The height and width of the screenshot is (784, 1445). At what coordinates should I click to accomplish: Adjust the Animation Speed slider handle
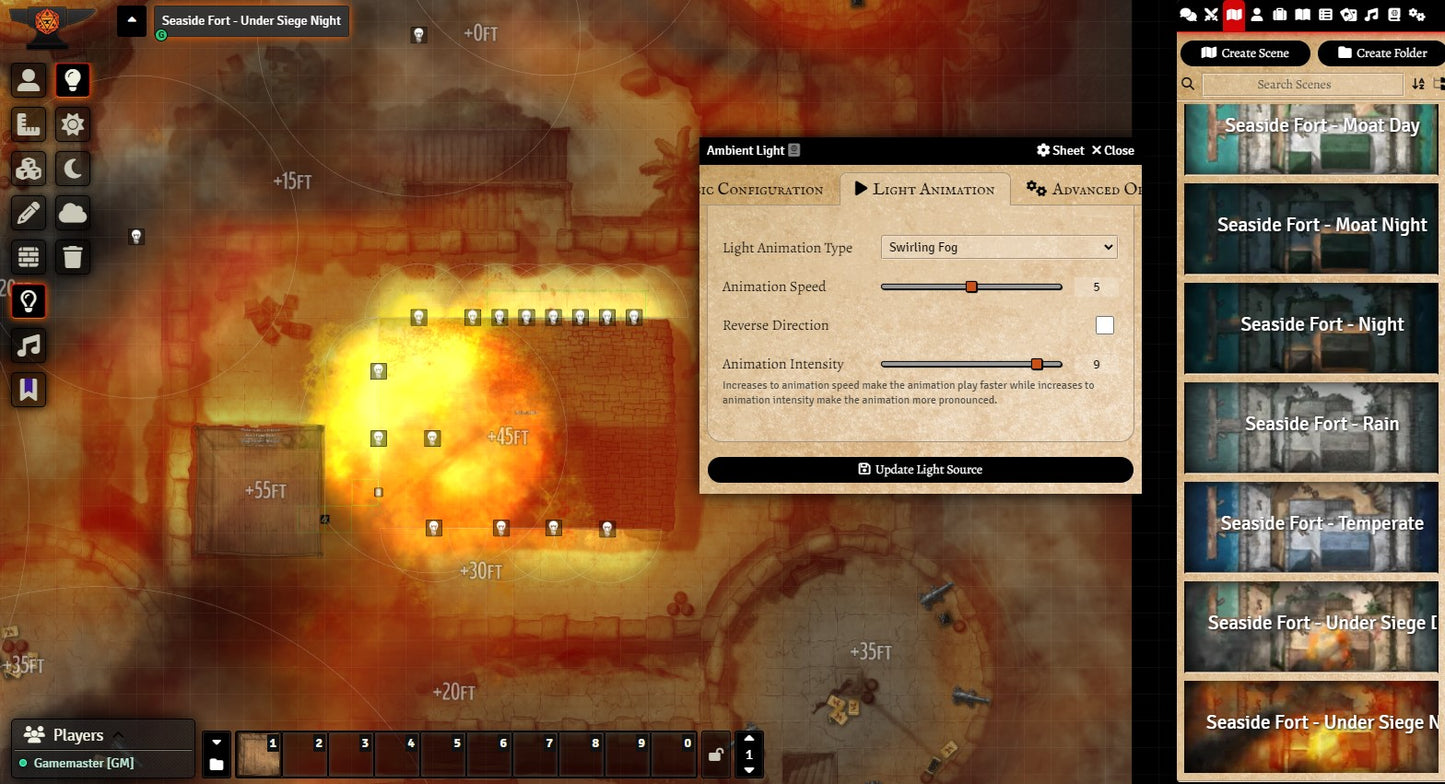tap(971, 287)
